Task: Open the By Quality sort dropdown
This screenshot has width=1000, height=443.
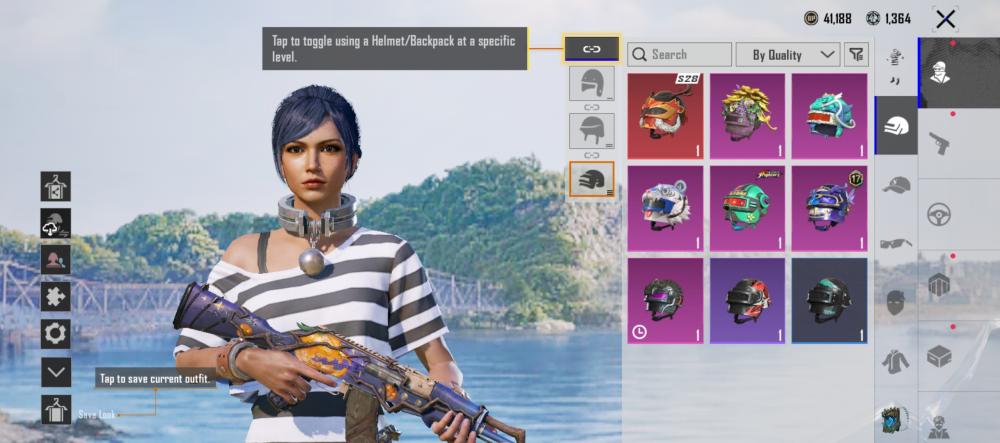Action: pos(788,54)
